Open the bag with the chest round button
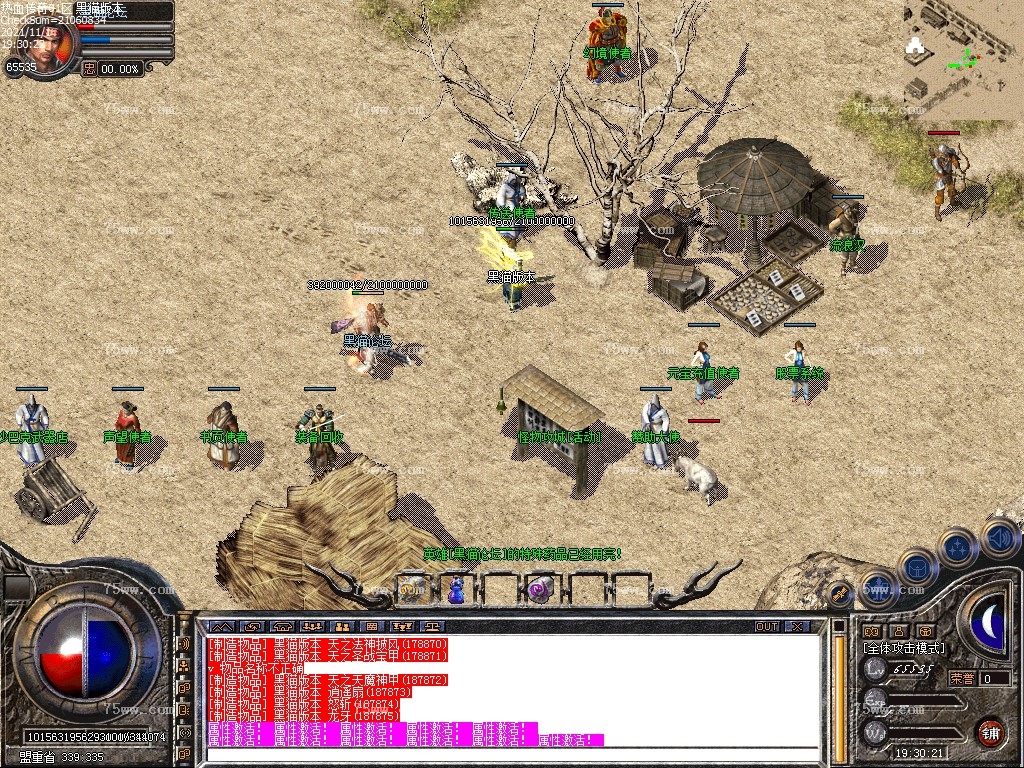 (916, 567)
